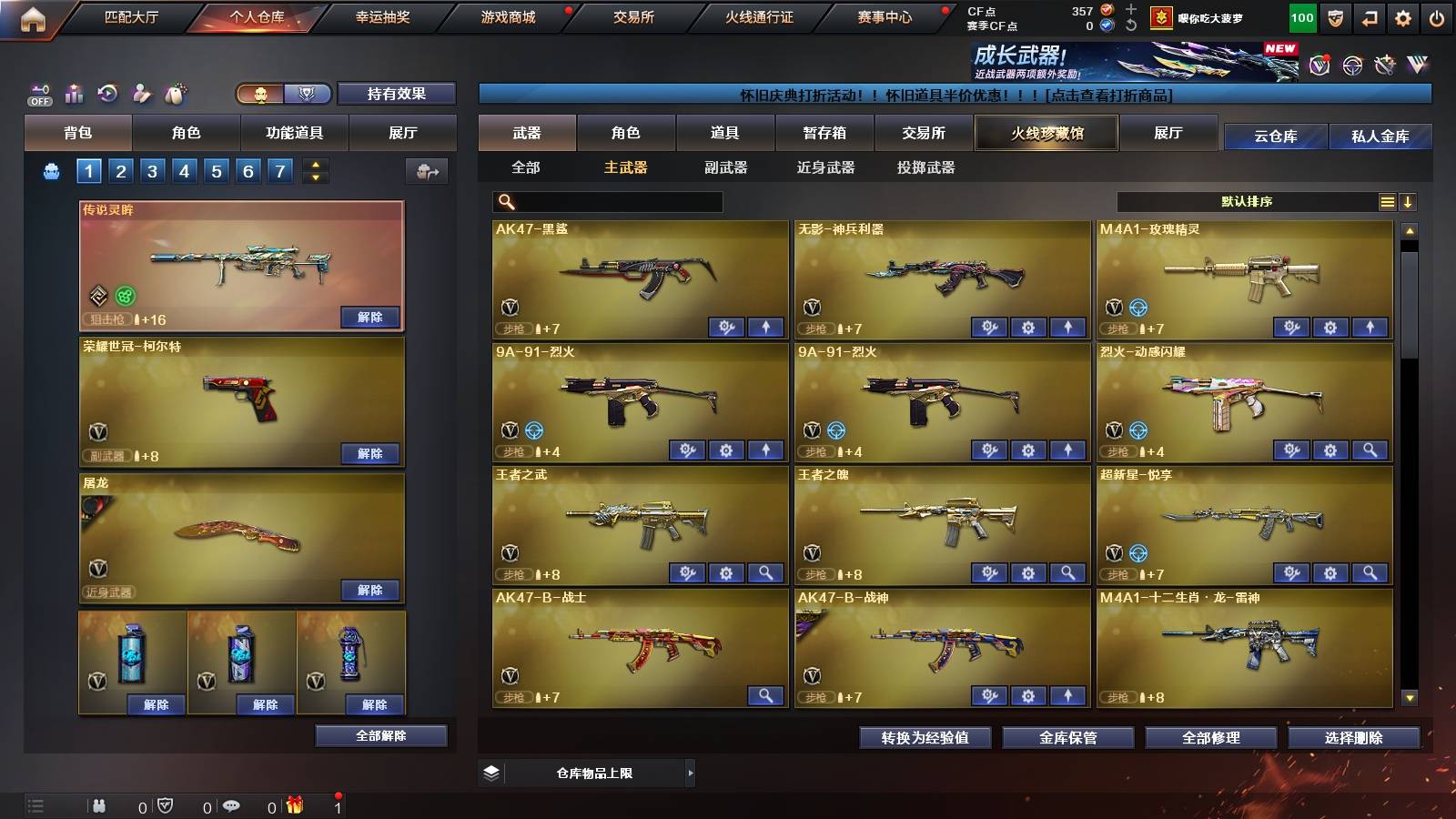Click the pet egg icon in left toolbar
1456x819 pixels.
pyautogui.click(x=173, y=92)
